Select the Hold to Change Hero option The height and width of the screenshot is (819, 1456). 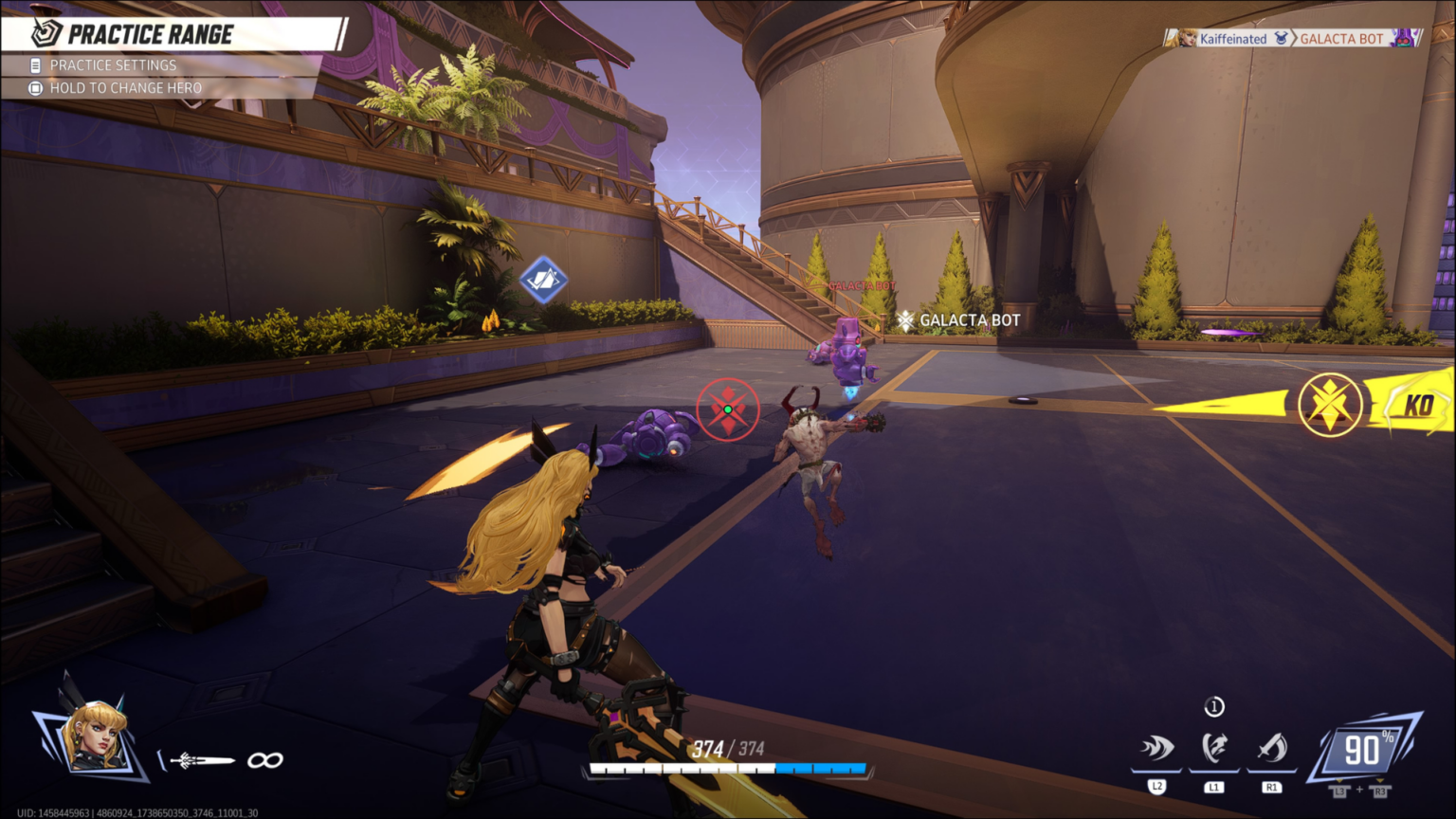pyautogui.click(x=125, y=88)
